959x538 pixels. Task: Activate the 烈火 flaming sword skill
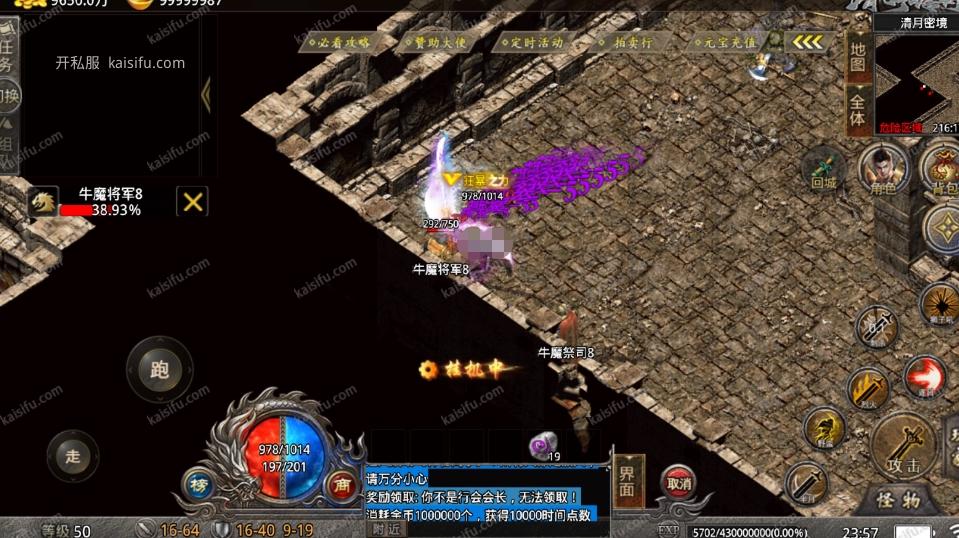[x=867, y=387]
